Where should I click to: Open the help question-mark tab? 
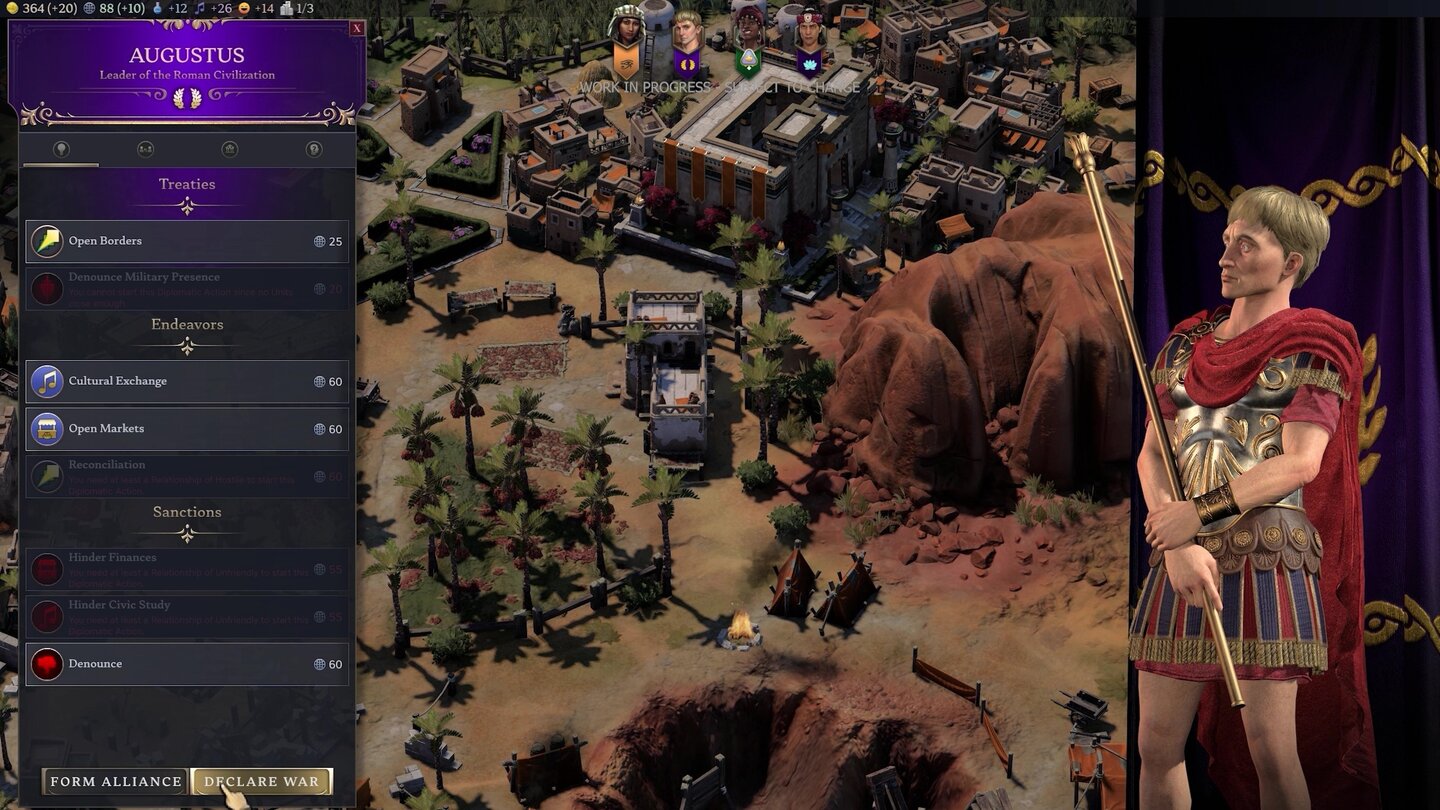pos(314,149)
